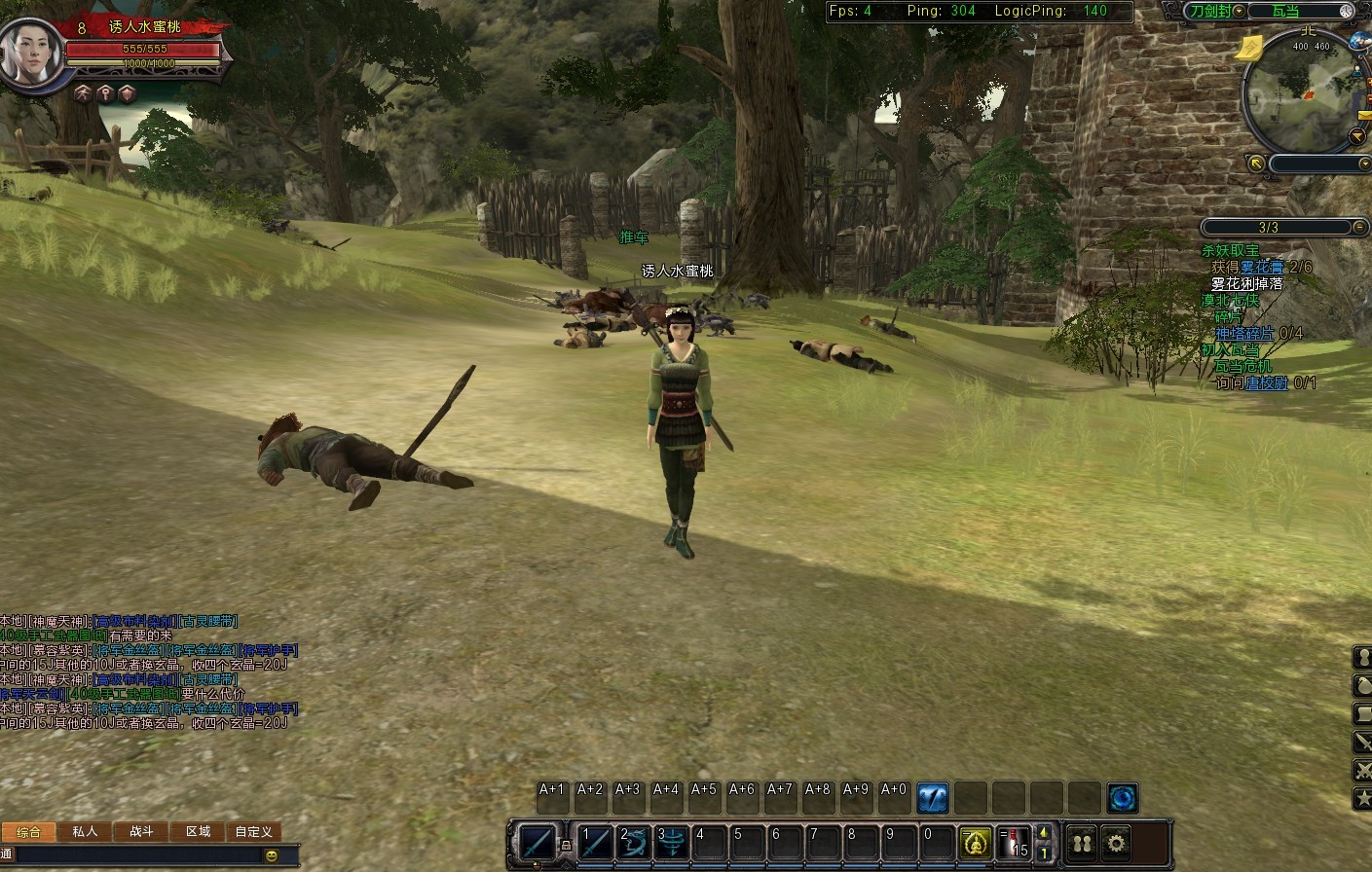This screenshot has height=872, width=1372.
Task: Open the two-figures social button
Action: tap(1082, 842)
